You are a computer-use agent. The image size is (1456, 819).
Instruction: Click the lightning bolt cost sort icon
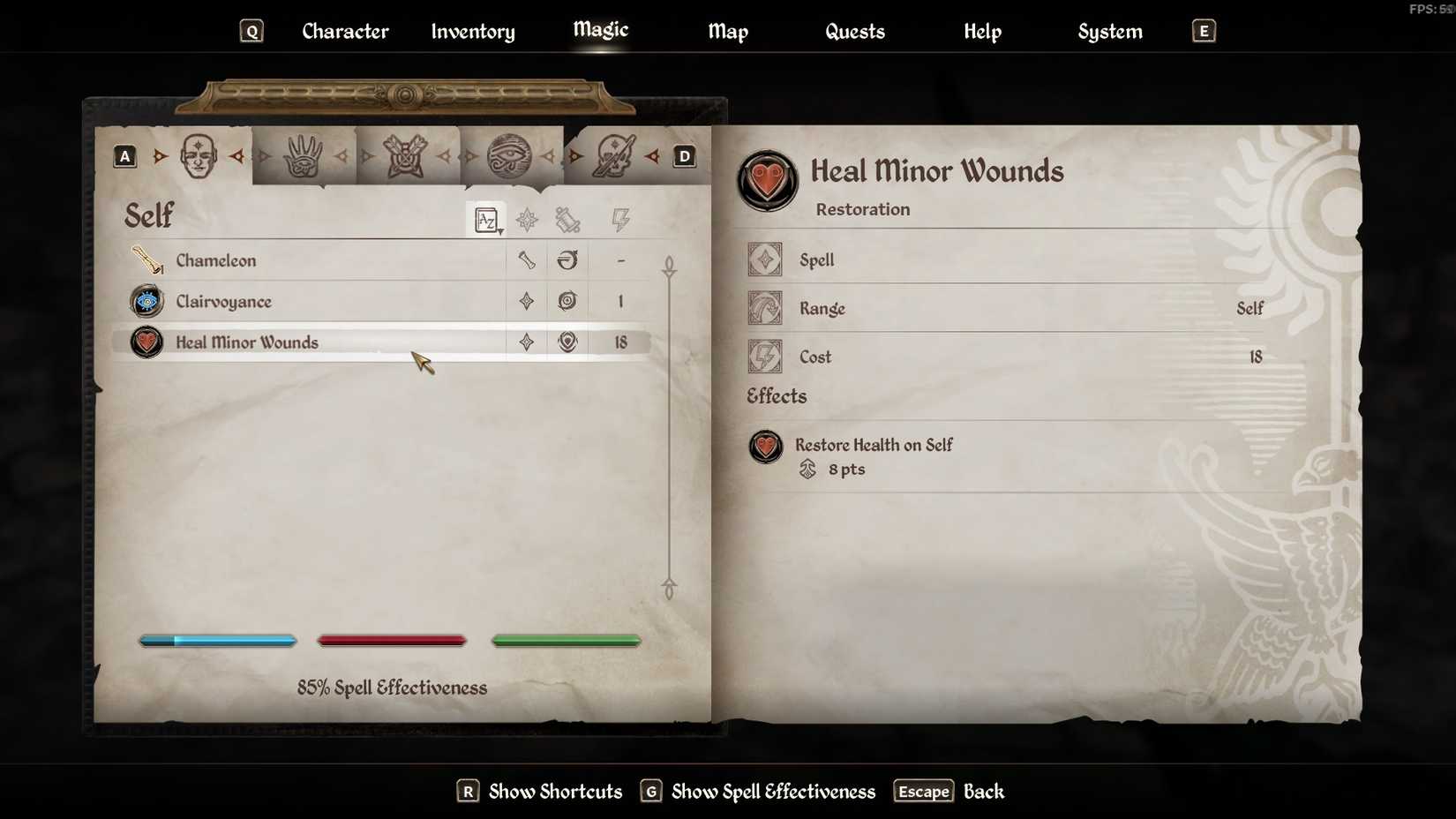click(x=620, y=220)
